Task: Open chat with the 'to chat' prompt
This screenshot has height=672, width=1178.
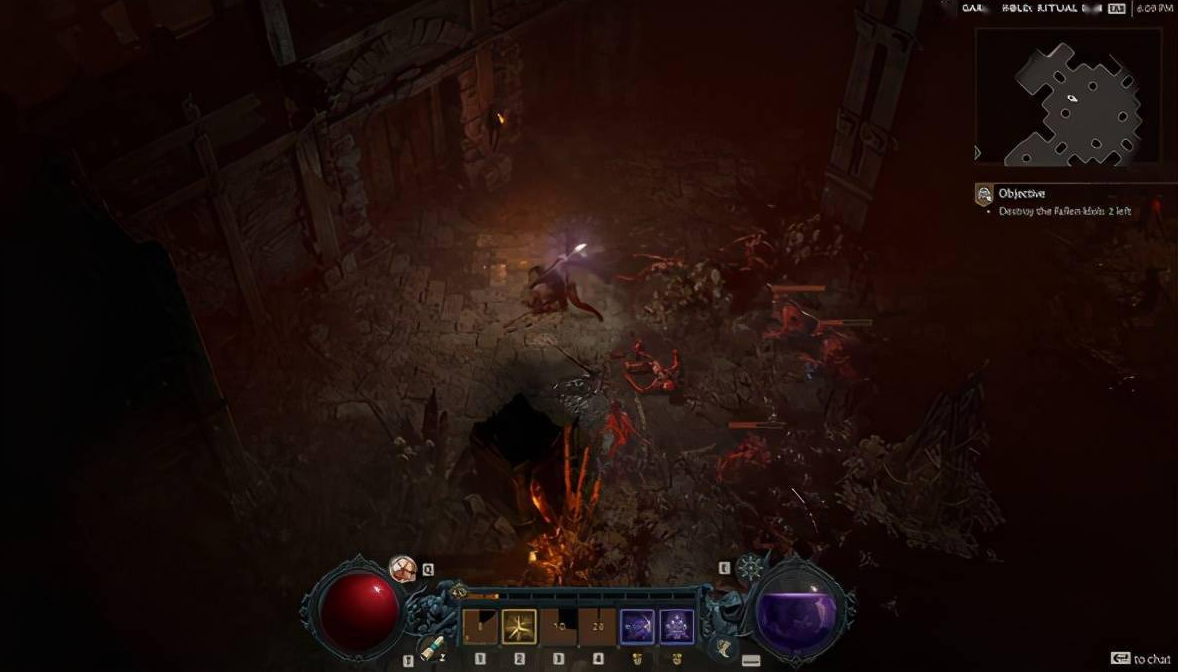Action: 1141,658
